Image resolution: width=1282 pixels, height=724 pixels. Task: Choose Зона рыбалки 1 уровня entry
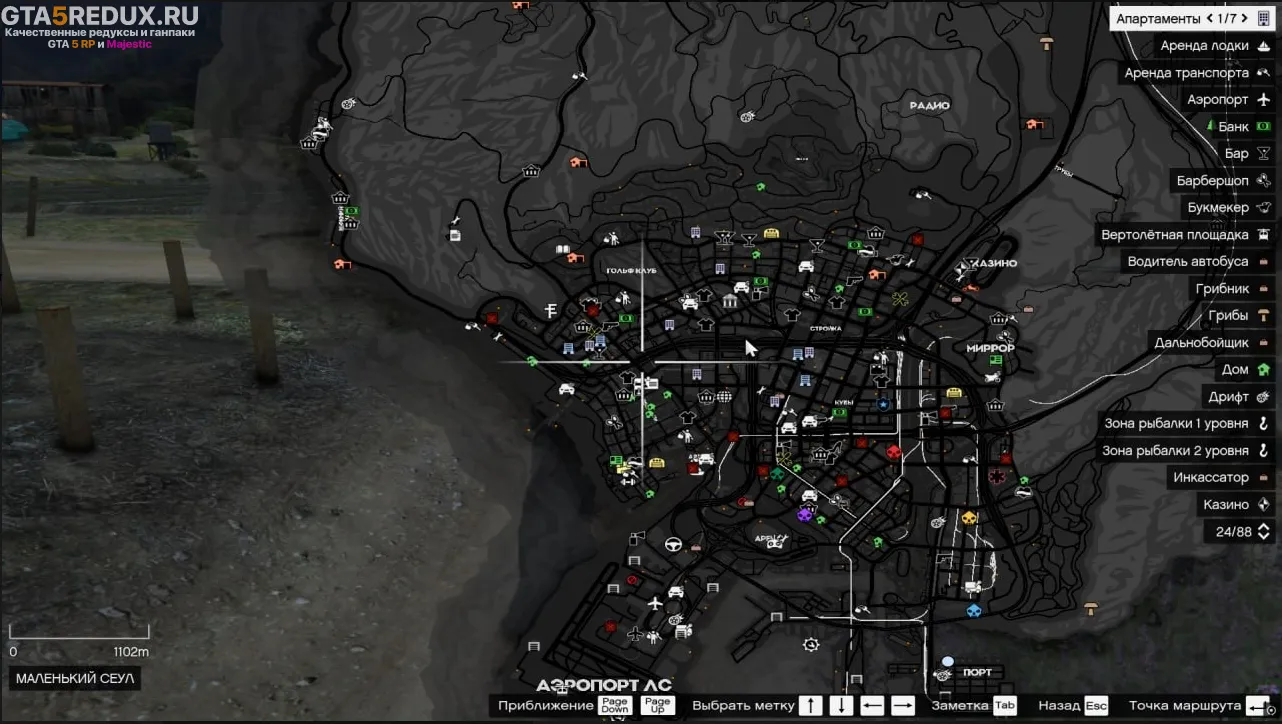tap(1176, 424)
